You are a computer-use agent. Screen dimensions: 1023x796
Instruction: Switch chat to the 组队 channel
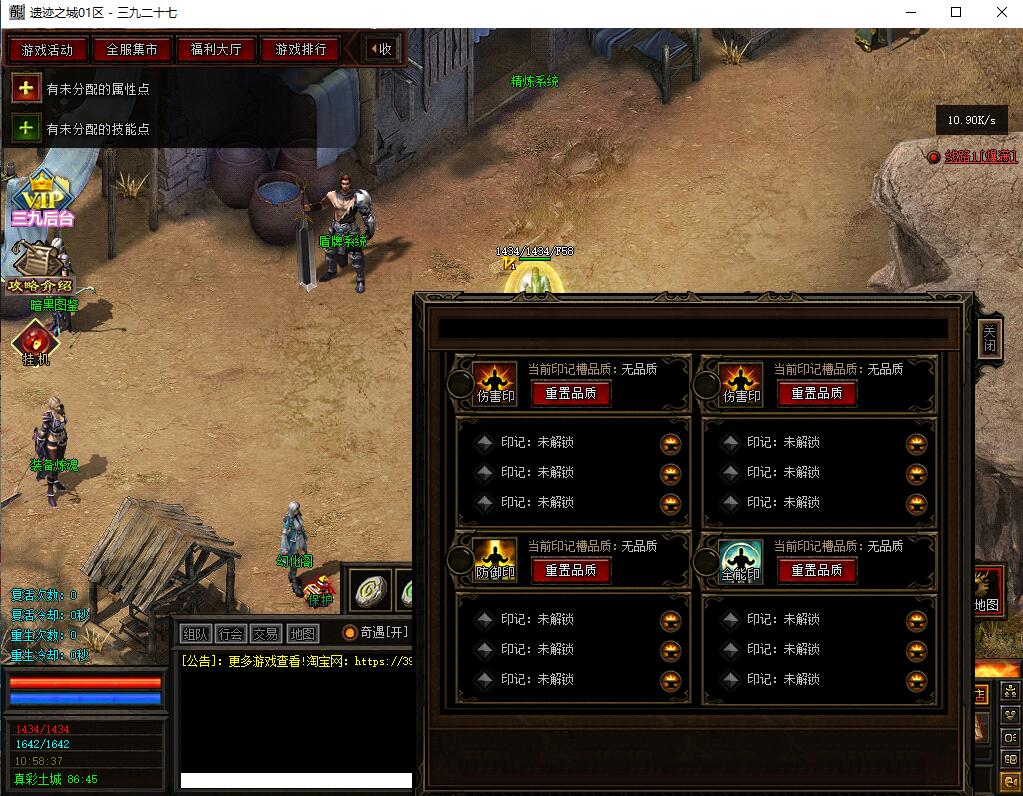[x=196, y=633]
